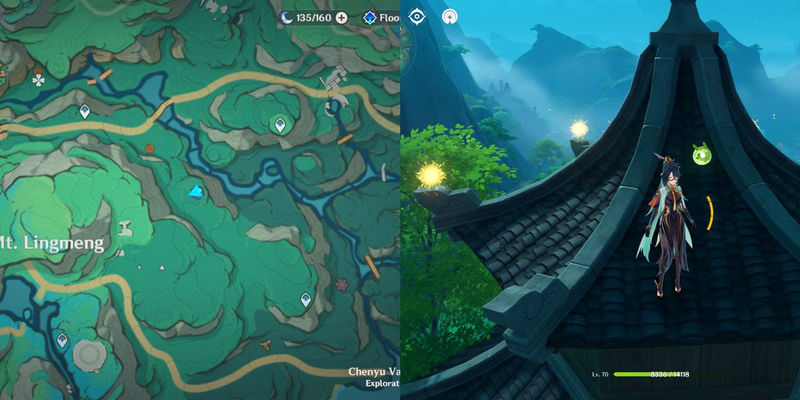Open the blue diamond layered map selector
This screenshot has width=800, height=400.
coord(370,17)
